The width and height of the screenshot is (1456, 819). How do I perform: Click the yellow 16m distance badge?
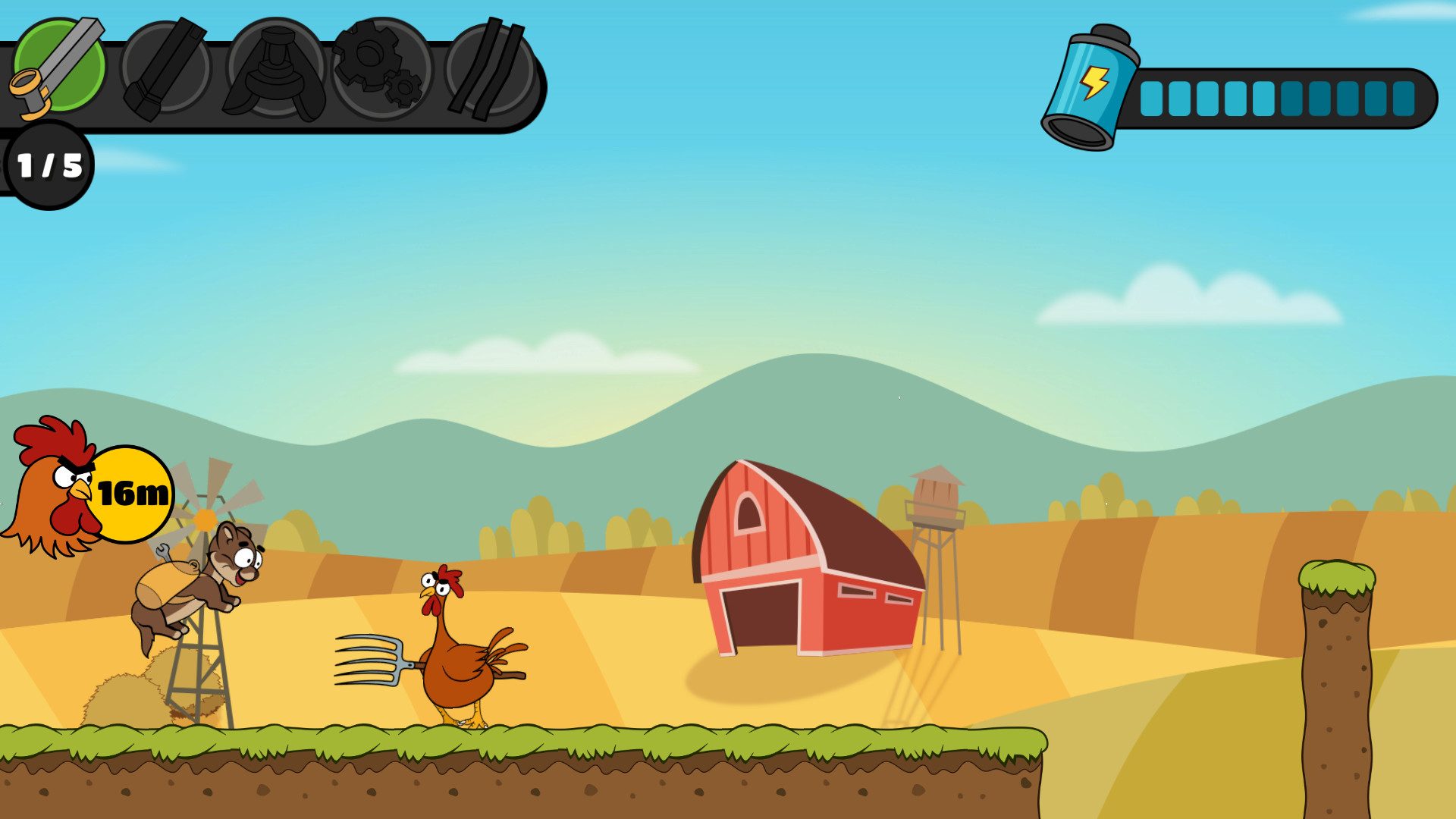(133, 493)
